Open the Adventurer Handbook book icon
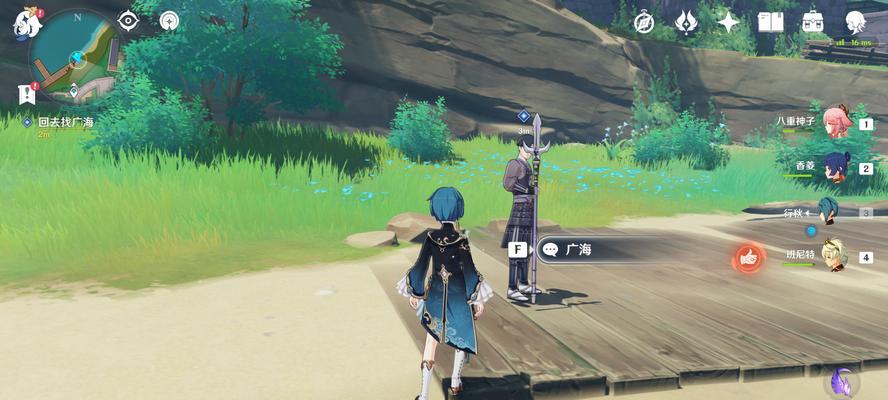 coord(771,22)
